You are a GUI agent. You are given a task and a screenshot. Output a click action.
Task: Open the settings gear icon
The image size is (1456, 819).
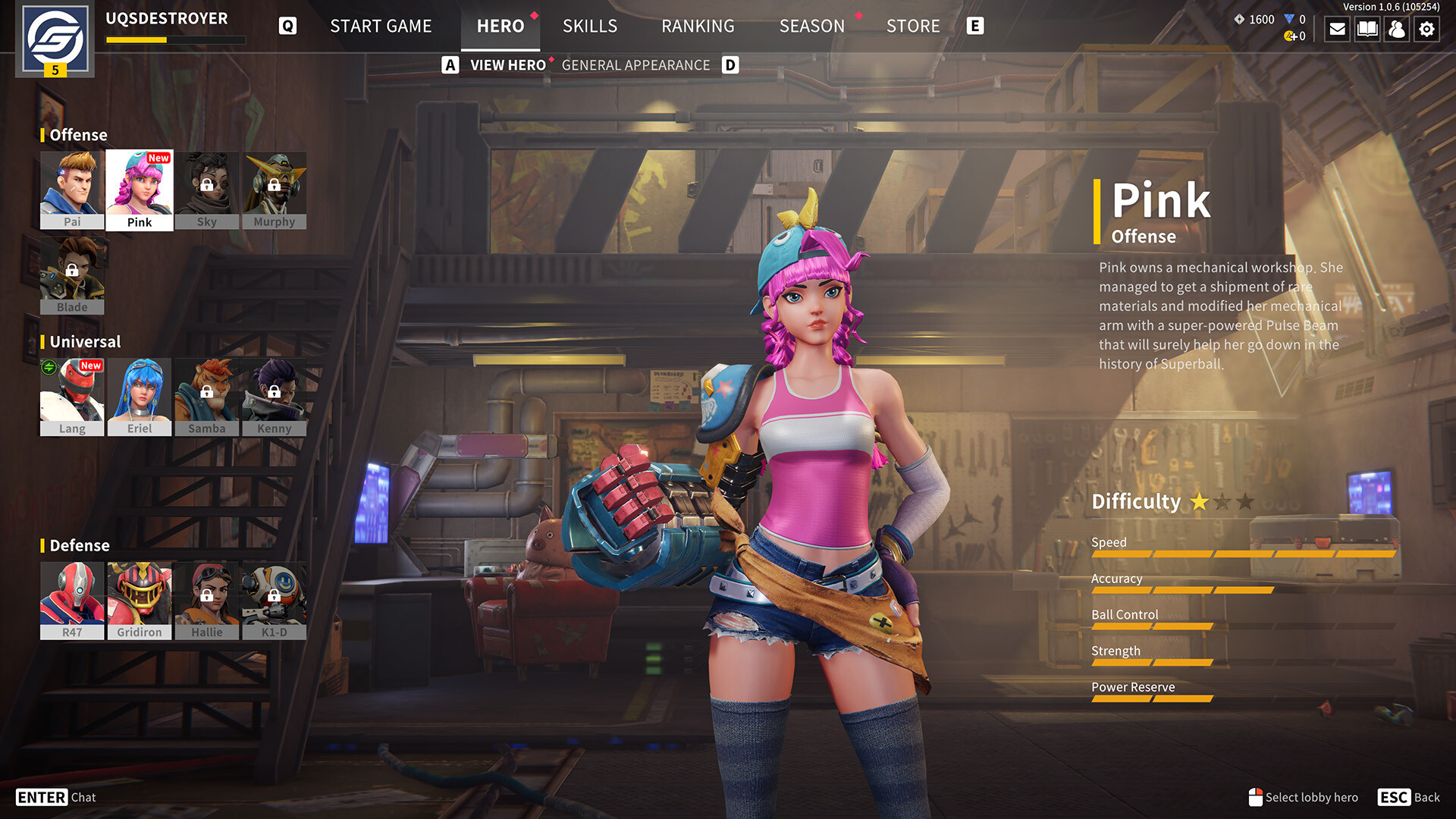pos(1426,29)
